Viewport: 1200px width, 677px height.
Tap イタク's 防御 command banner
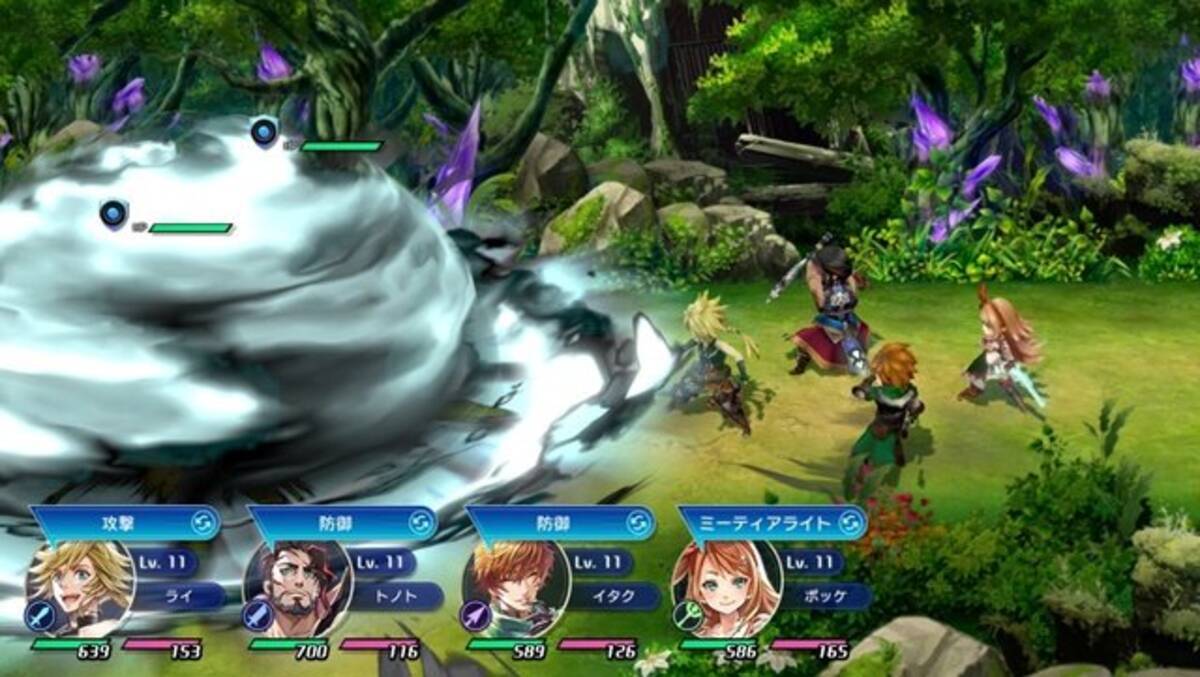click(x=548, y=523)
